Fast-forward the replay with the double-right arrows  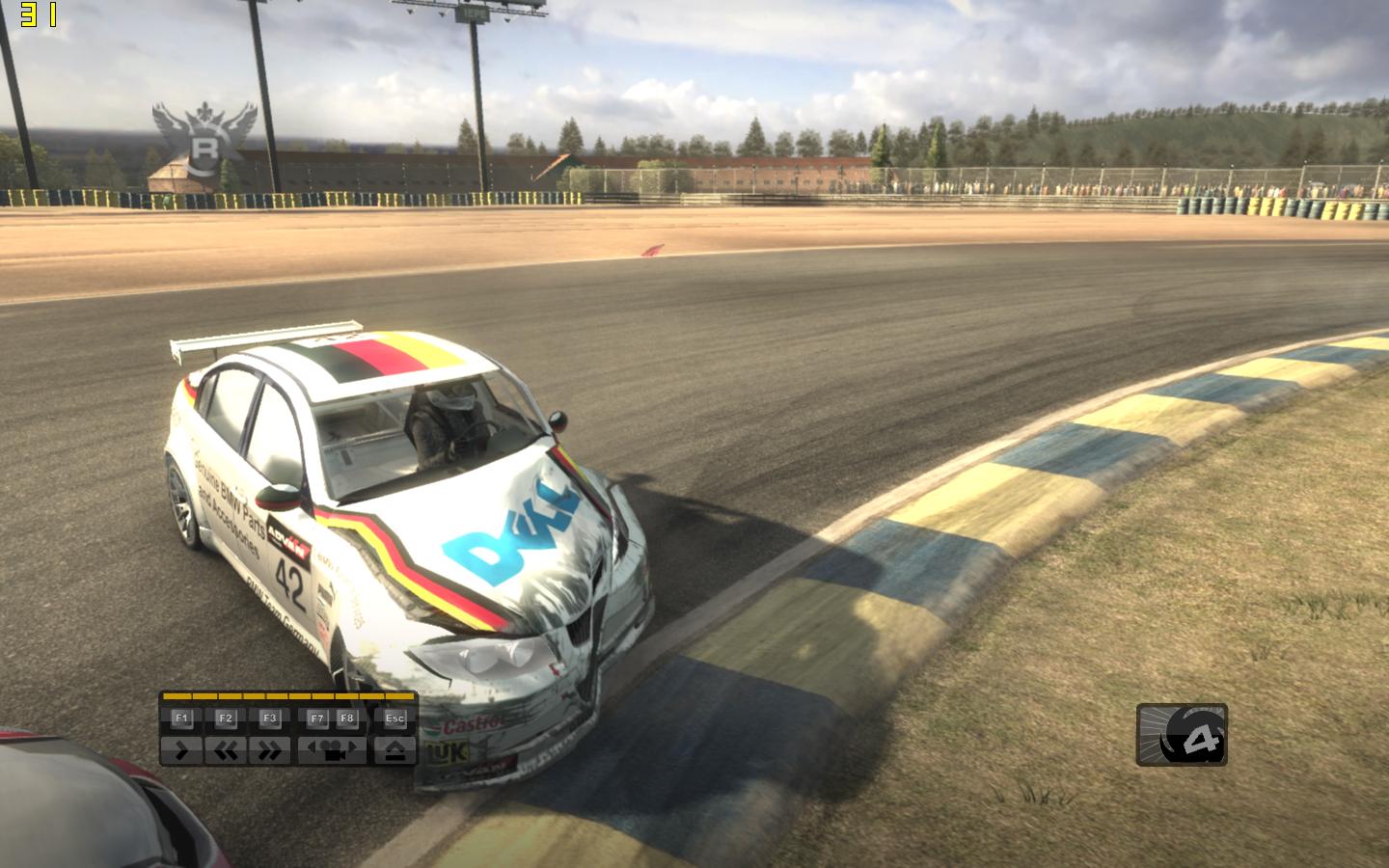(x=269, y=750)
